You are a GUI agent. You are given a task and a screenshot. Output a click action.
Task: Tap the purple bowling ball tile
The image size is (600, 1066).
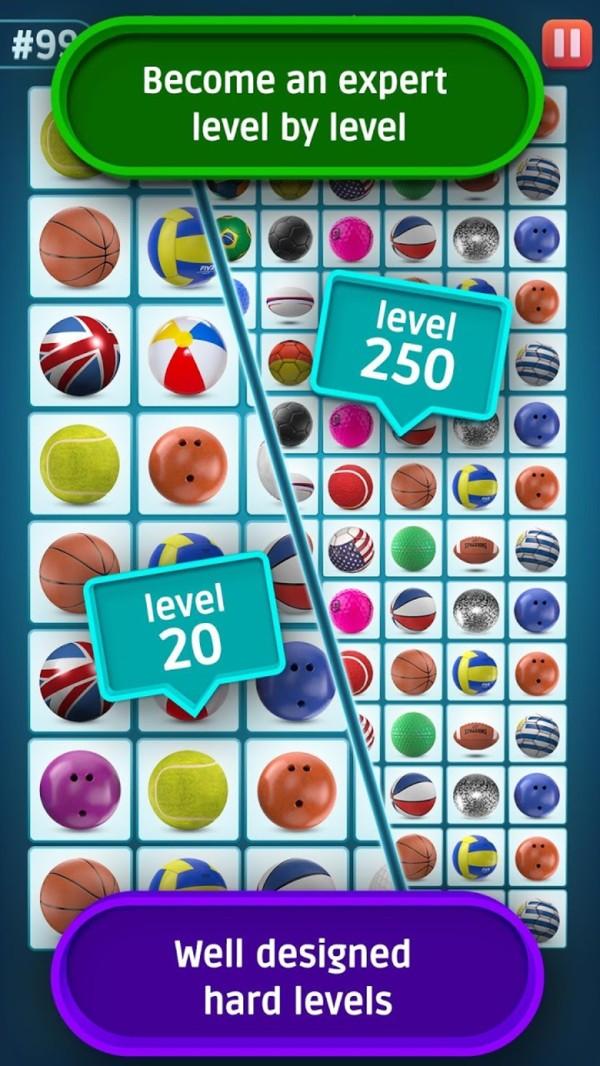tap(79, 789)
